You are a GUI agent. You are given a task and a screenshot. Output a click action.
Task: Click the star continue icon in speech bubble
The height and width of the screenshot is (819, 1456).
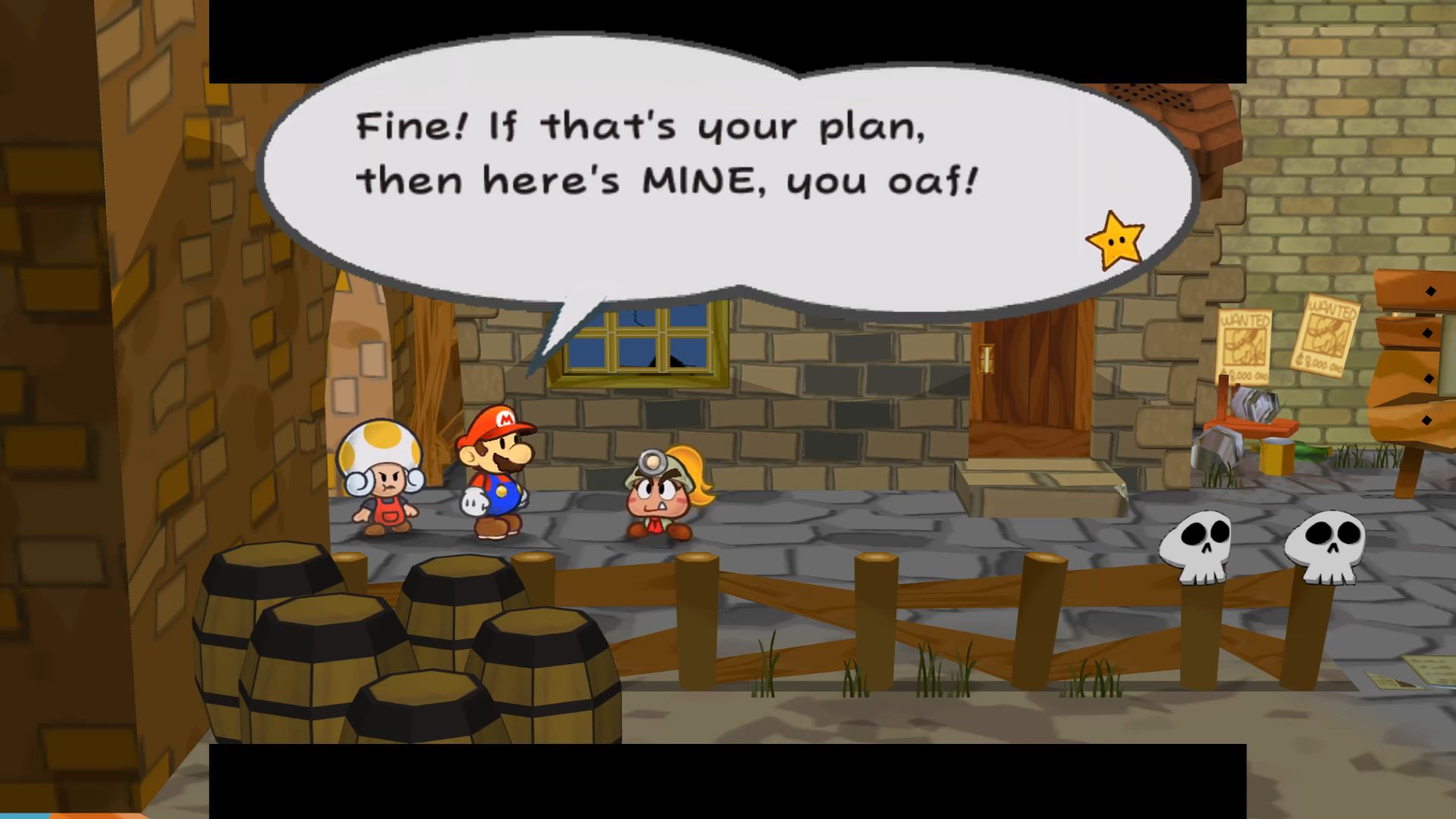tap(1115, 240)
